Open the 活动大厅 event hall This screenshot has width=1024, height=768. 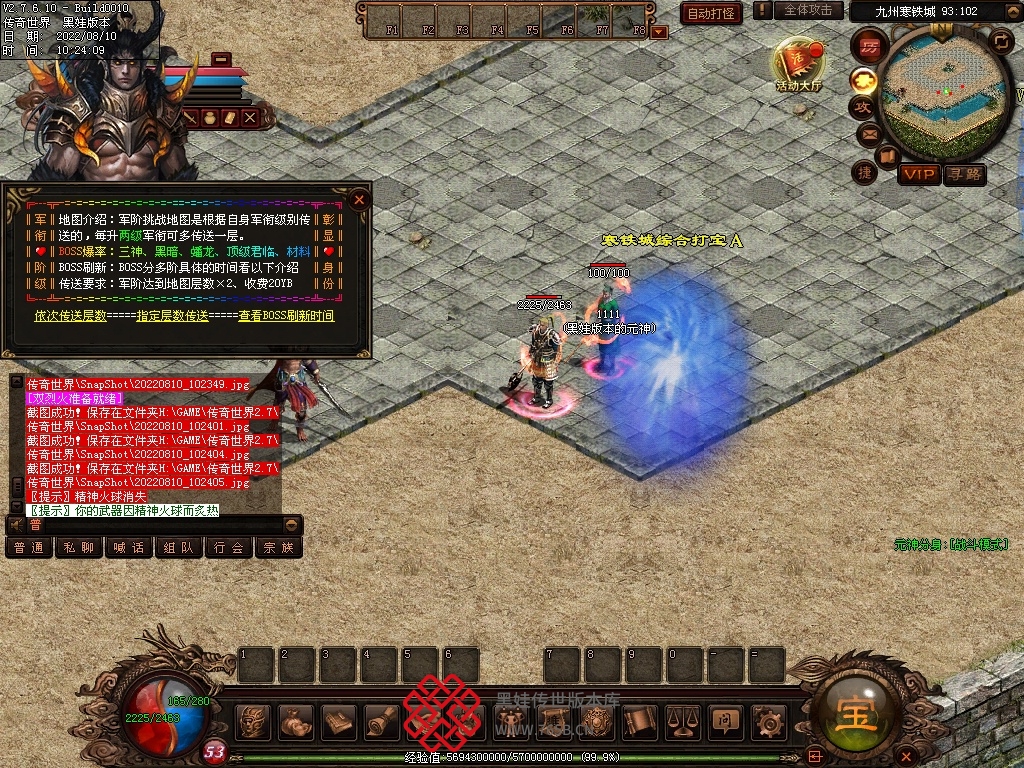pyautogui.click(x=798, y=65)
